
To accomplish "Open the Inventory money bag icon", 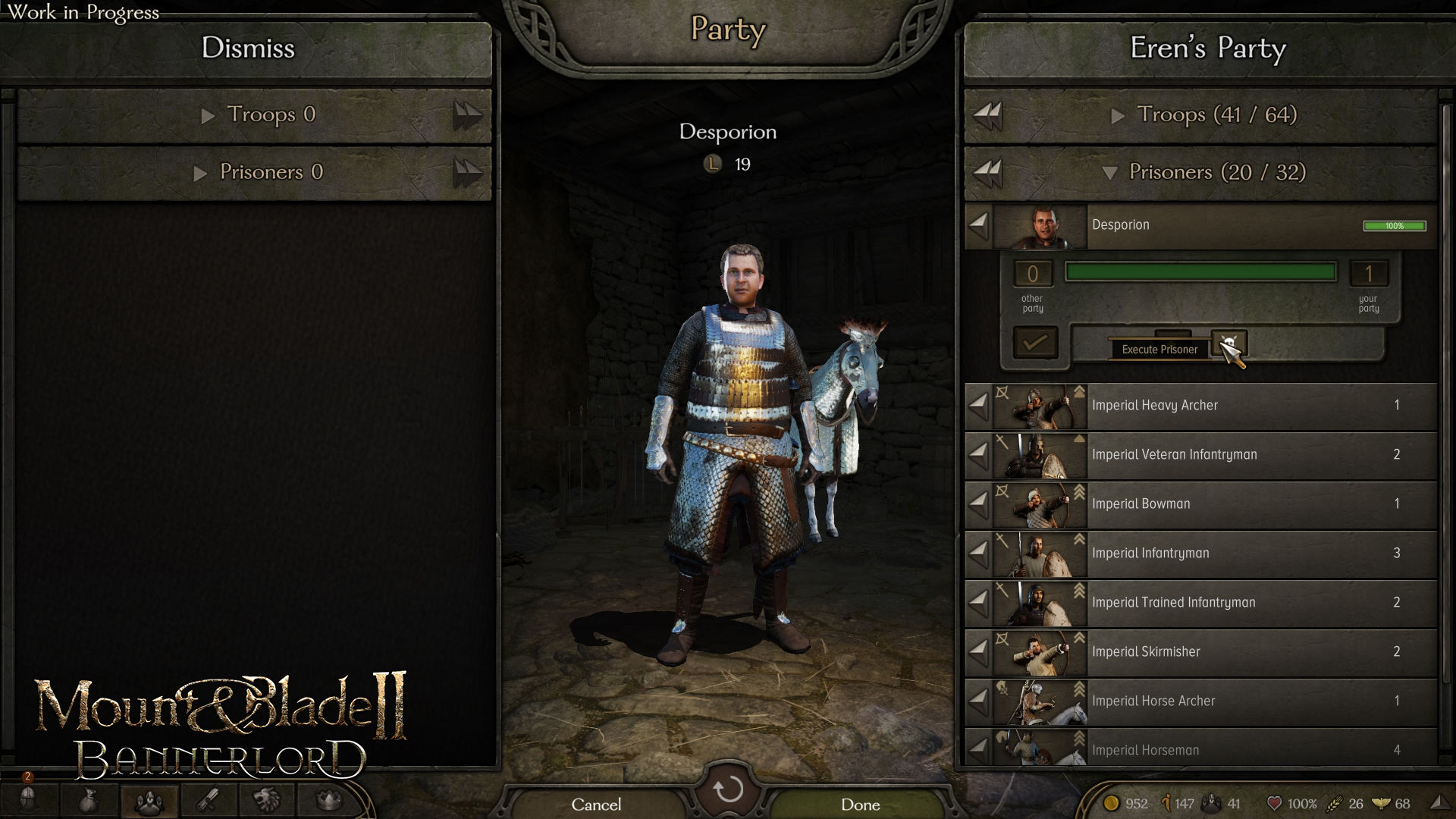I will 89,802.
